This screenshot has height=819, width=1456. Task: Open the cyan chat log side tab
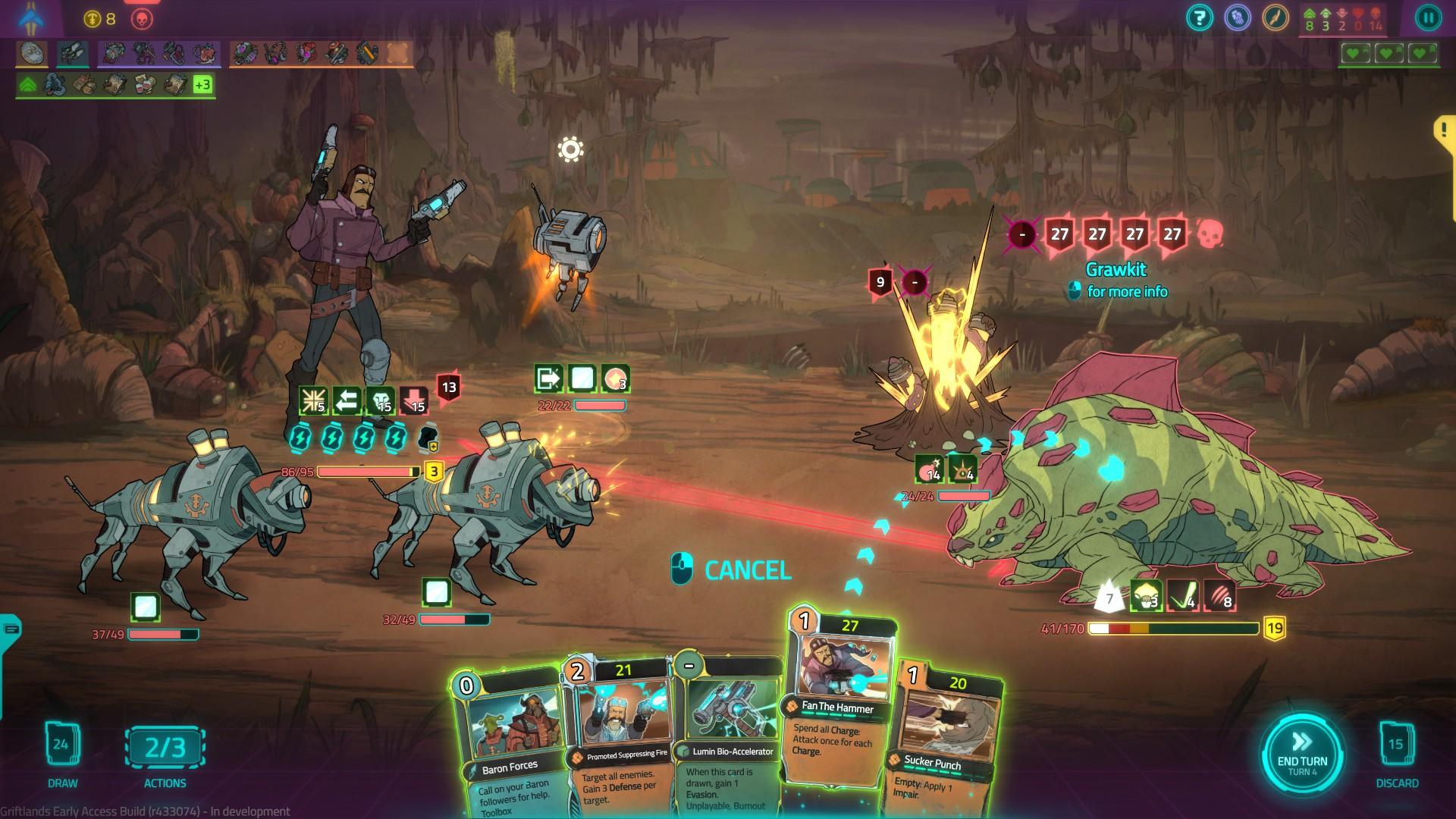point(10,629)
